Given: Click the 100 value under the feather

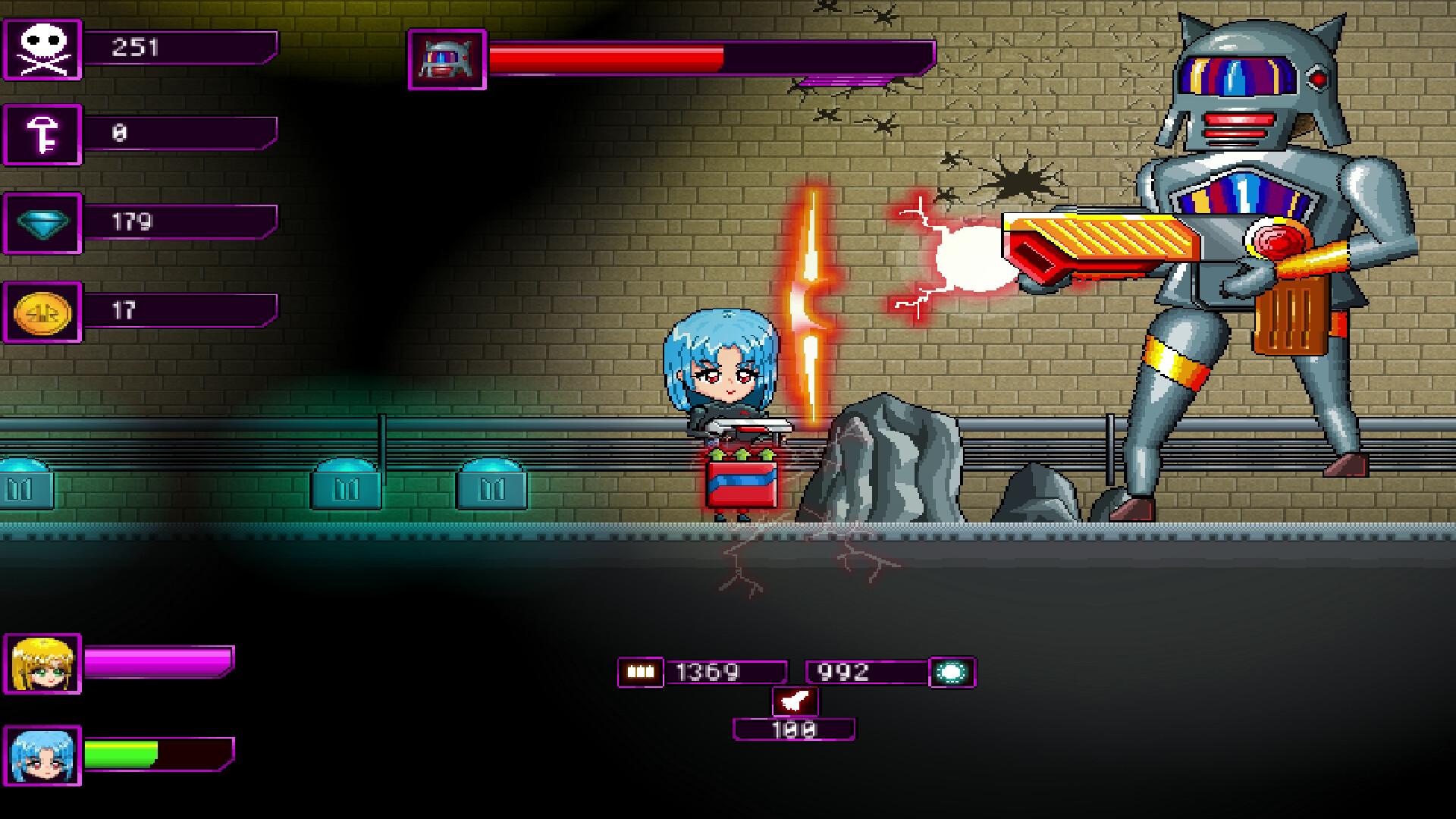Looking at the screenshot, I should pos(795,730).
